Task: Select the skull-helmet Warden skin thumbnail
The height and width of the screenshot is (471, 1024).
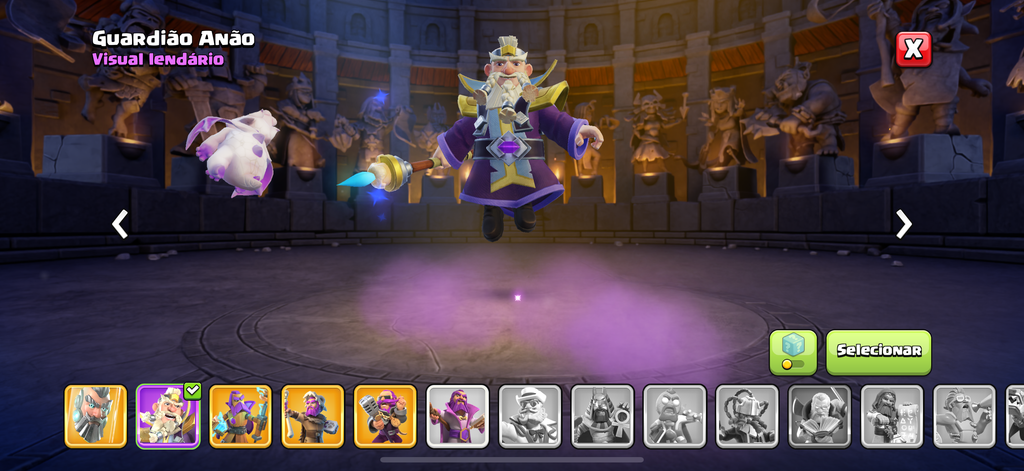Action: click(313, 415)
